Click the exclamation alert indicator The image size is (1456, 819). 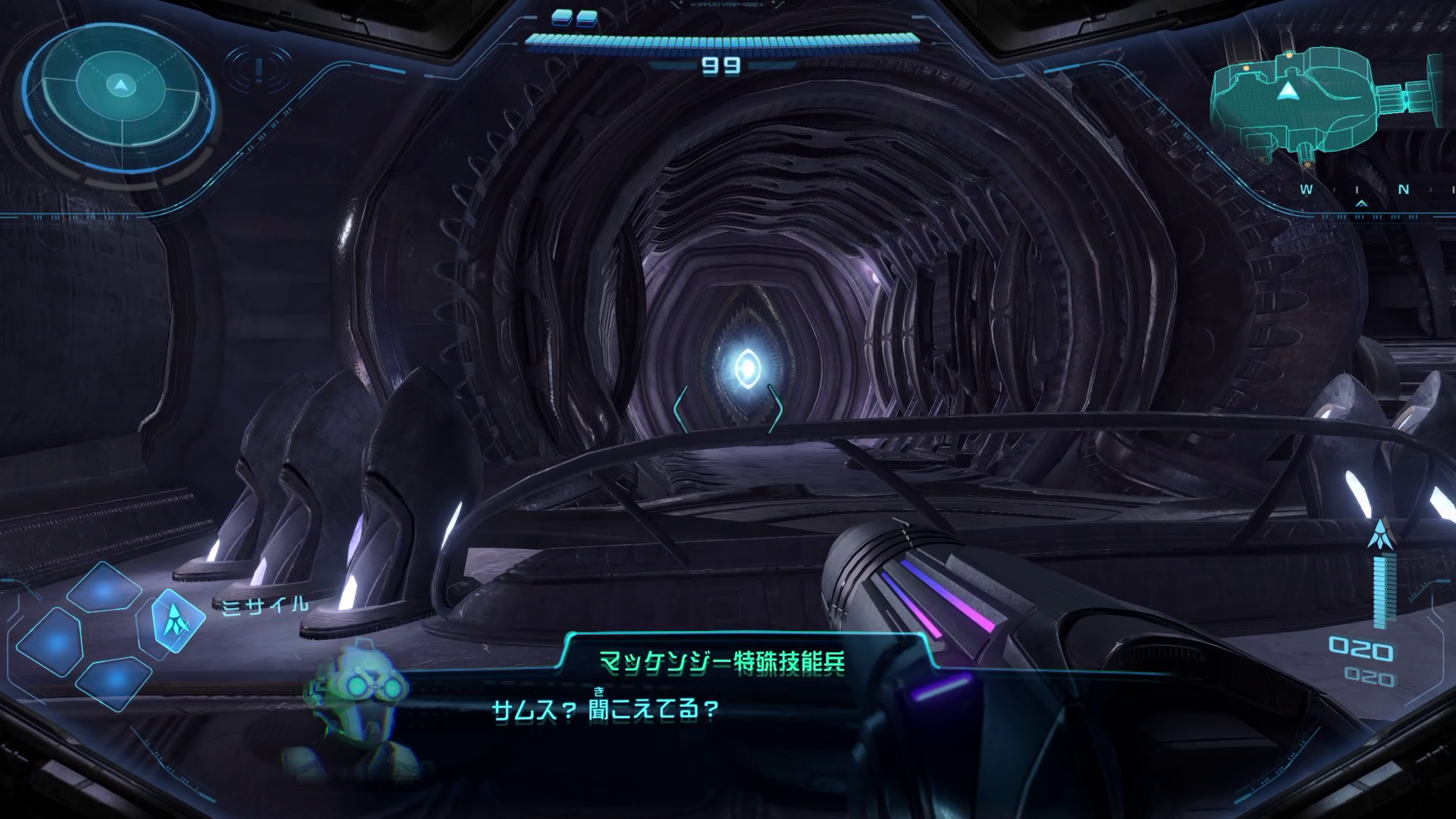(259, 71)
